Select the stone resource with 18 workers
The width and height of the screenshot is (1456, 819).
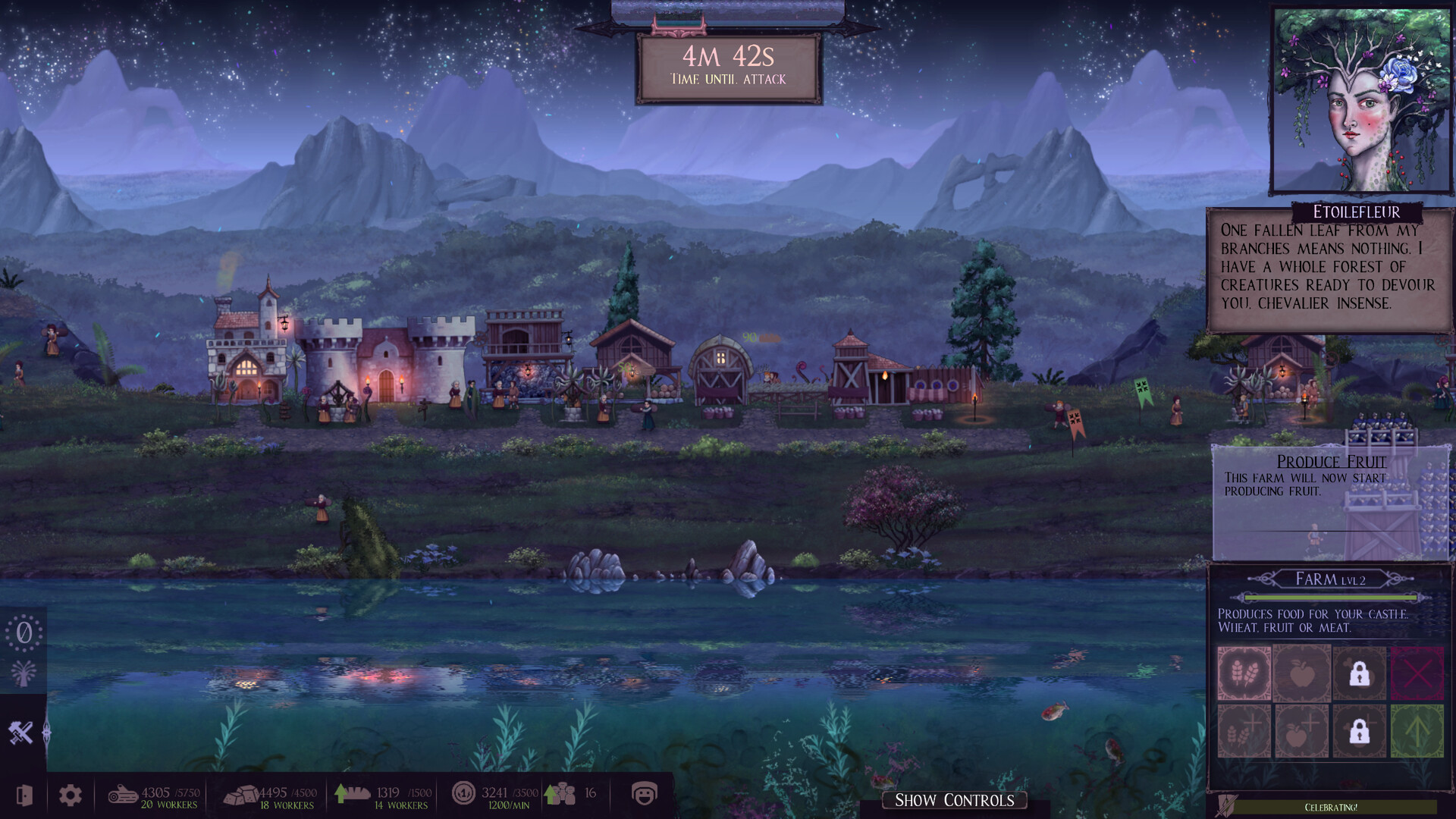click(x=270, y=796)
